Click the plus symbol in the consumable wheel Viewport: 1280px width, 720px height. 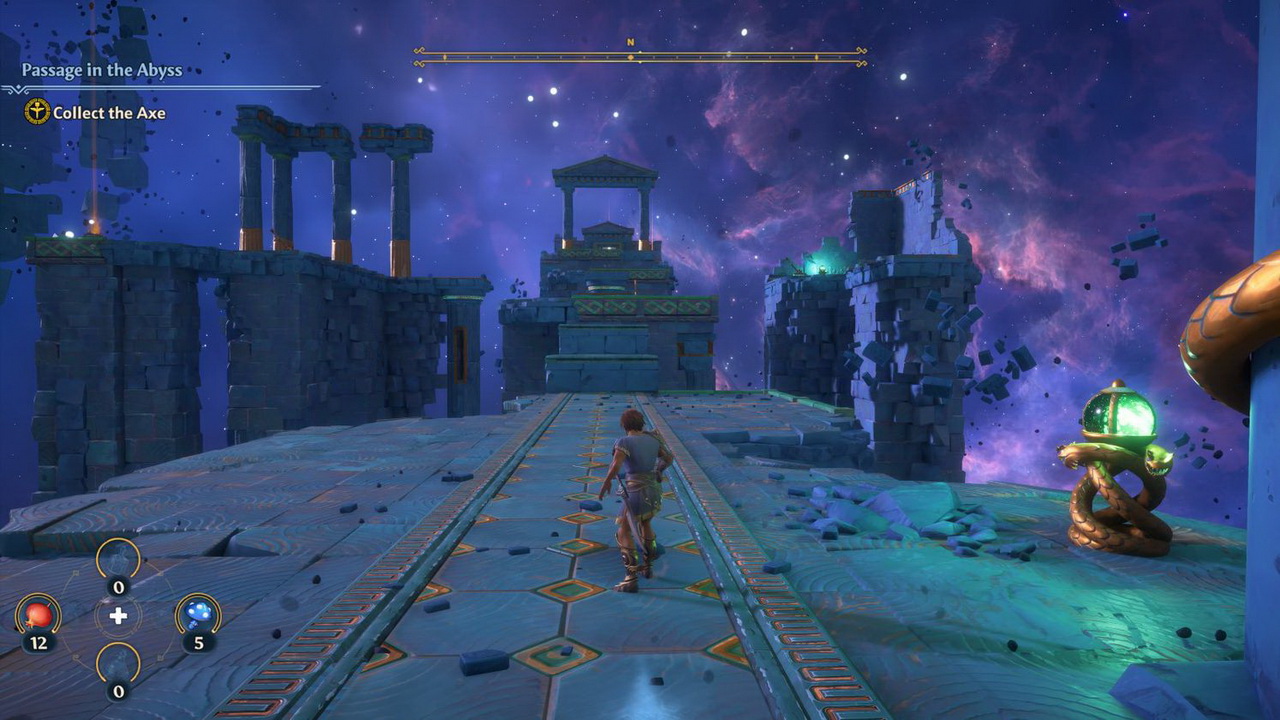[x=118, y=615]
